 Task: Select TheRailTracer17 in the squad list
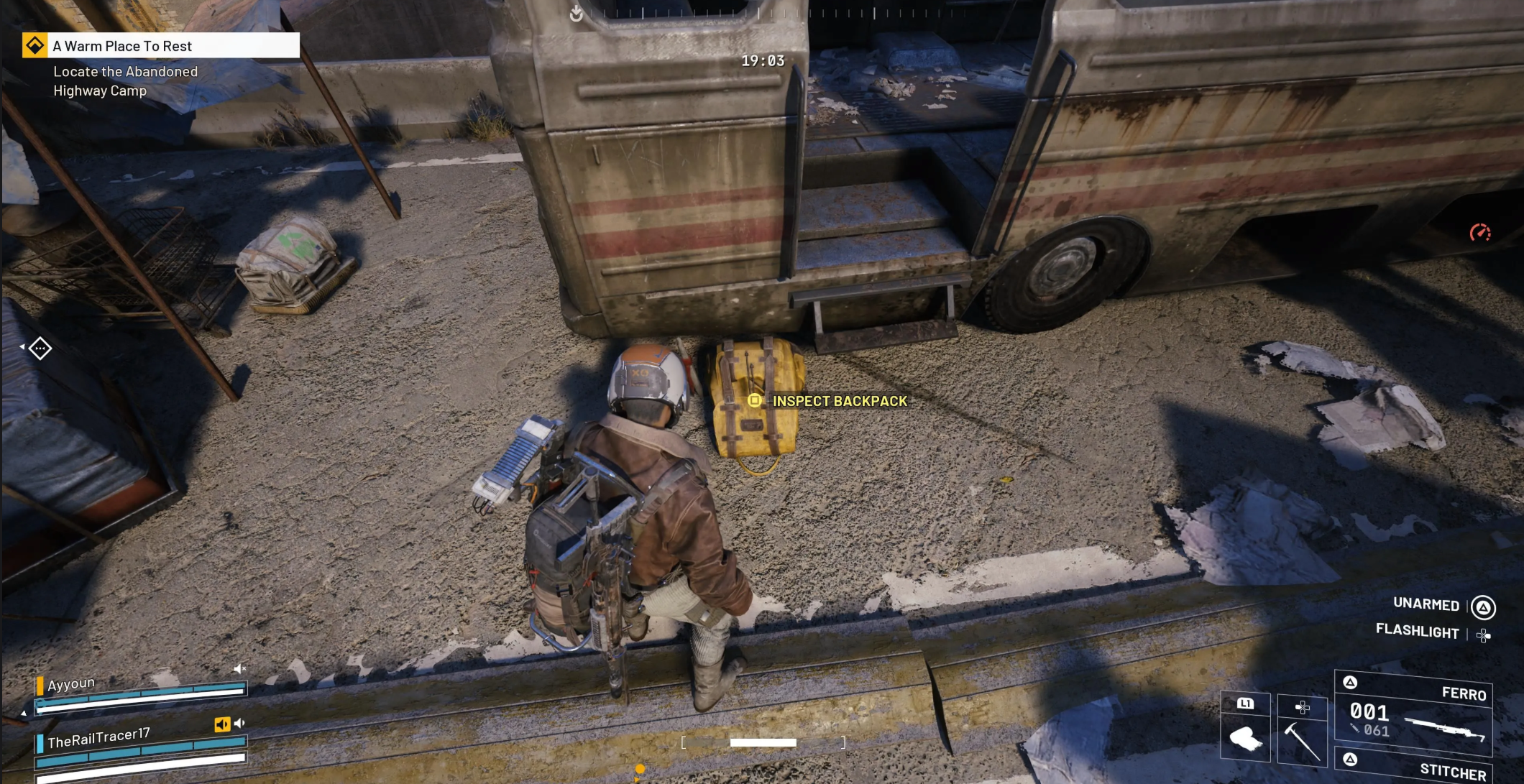pyautogui.click(x=98, y=738)
